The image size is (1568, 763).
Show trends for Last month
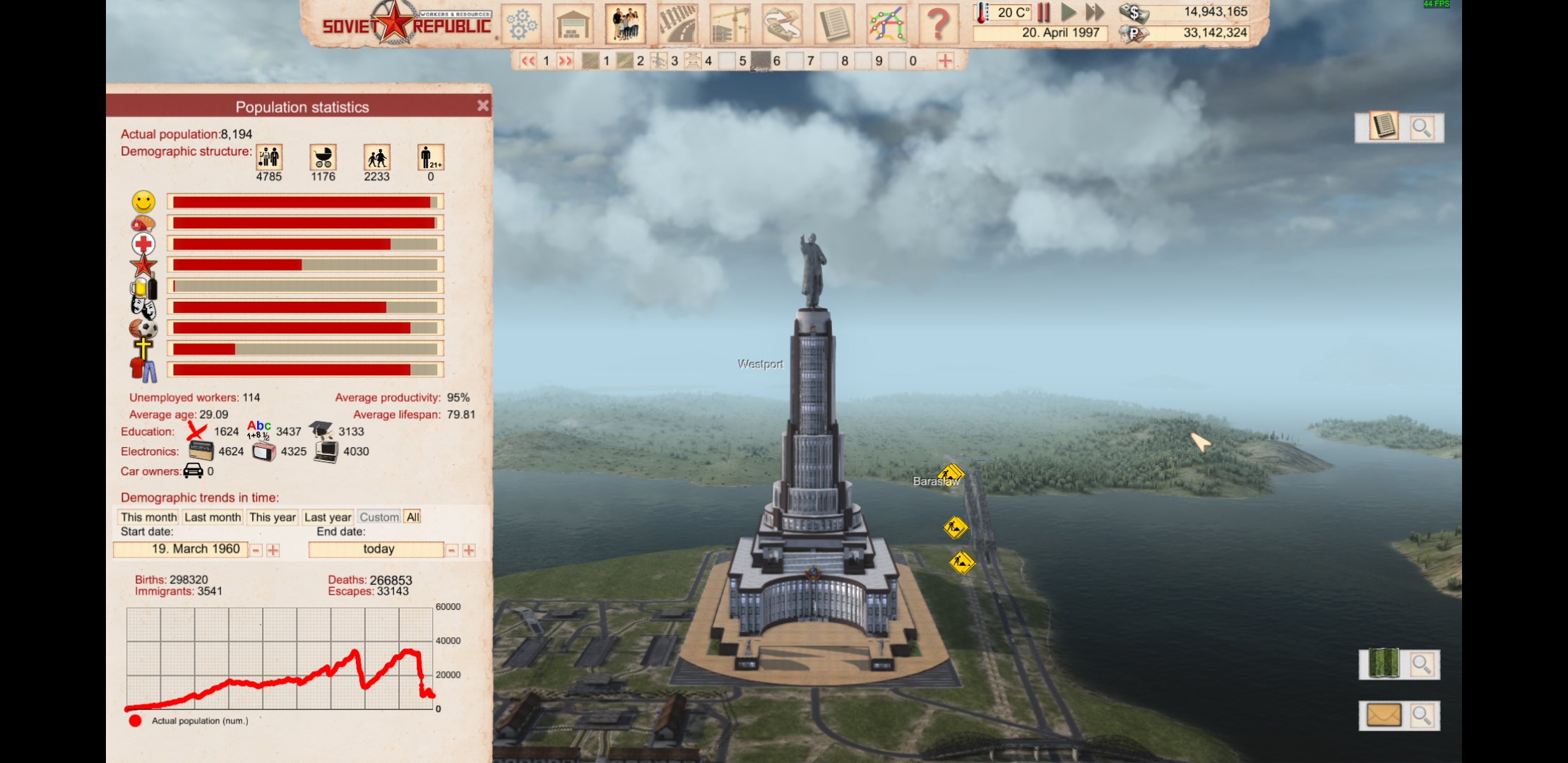(213, 517)
